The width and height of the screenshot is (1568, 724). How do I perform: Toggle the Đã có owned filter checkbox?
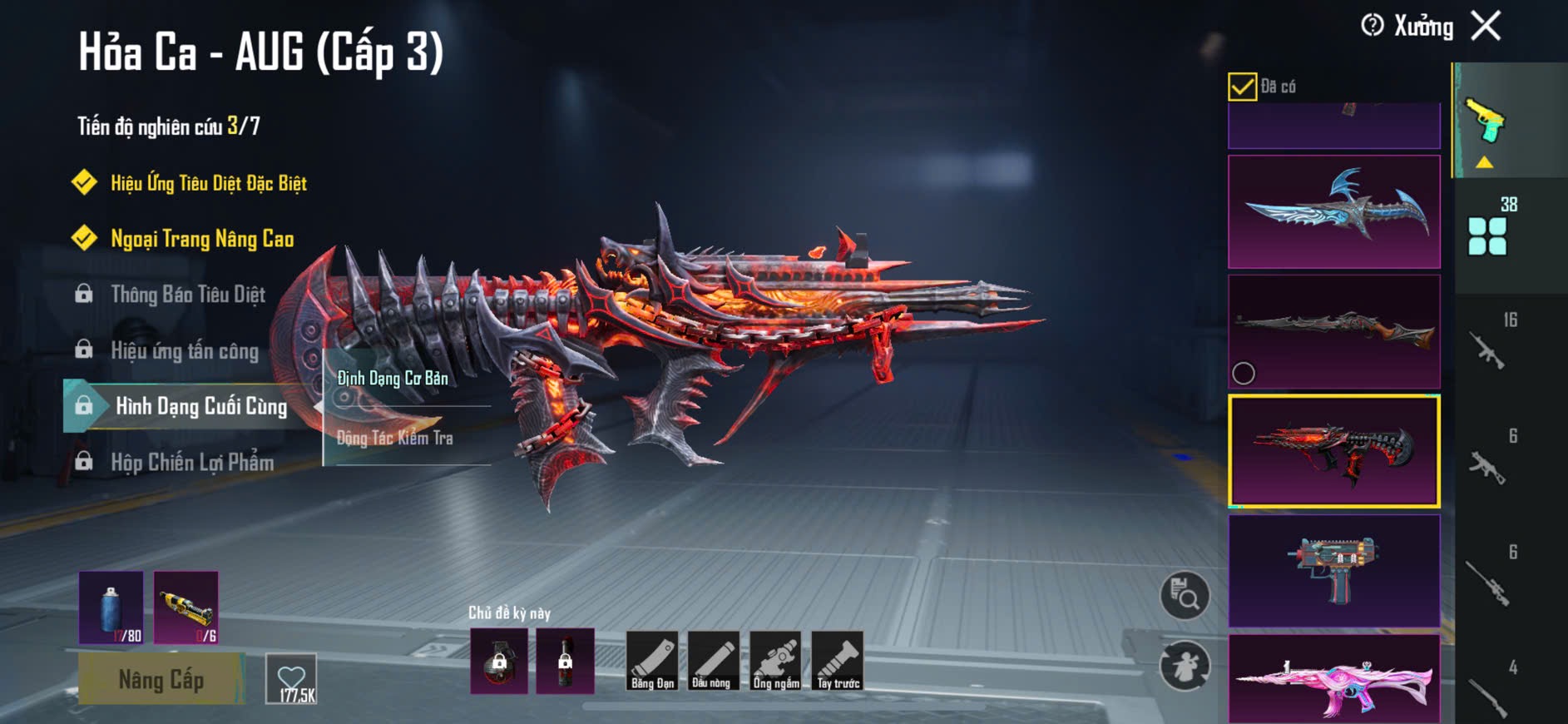[1242, 87]
